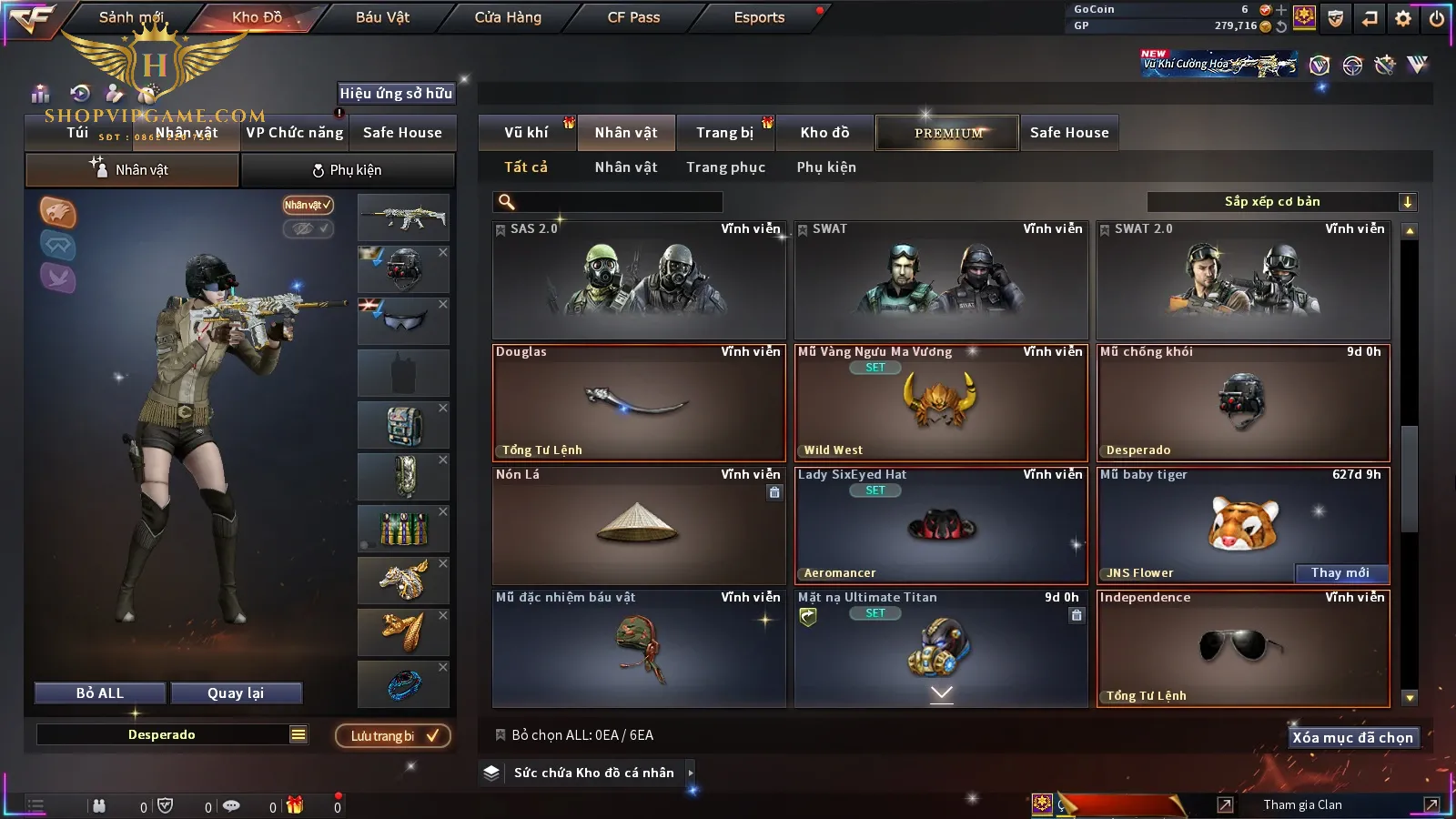This screenshot has height=819, width=1456.
Task: Choose the Nón Lá hat item
Action: coord(639,525)
